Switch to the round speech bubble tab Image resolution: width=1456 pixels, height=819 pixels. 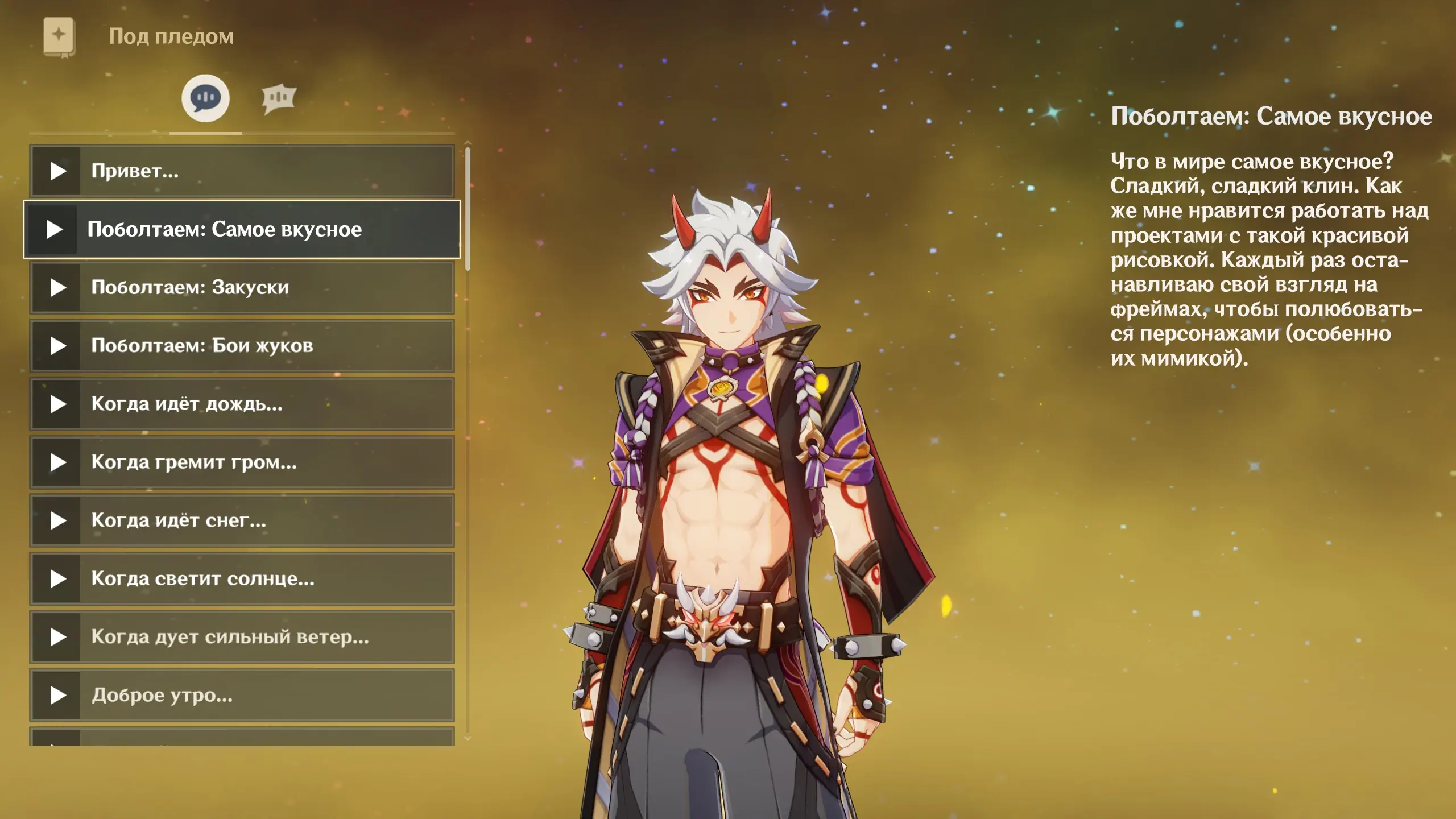coord(205,98)
